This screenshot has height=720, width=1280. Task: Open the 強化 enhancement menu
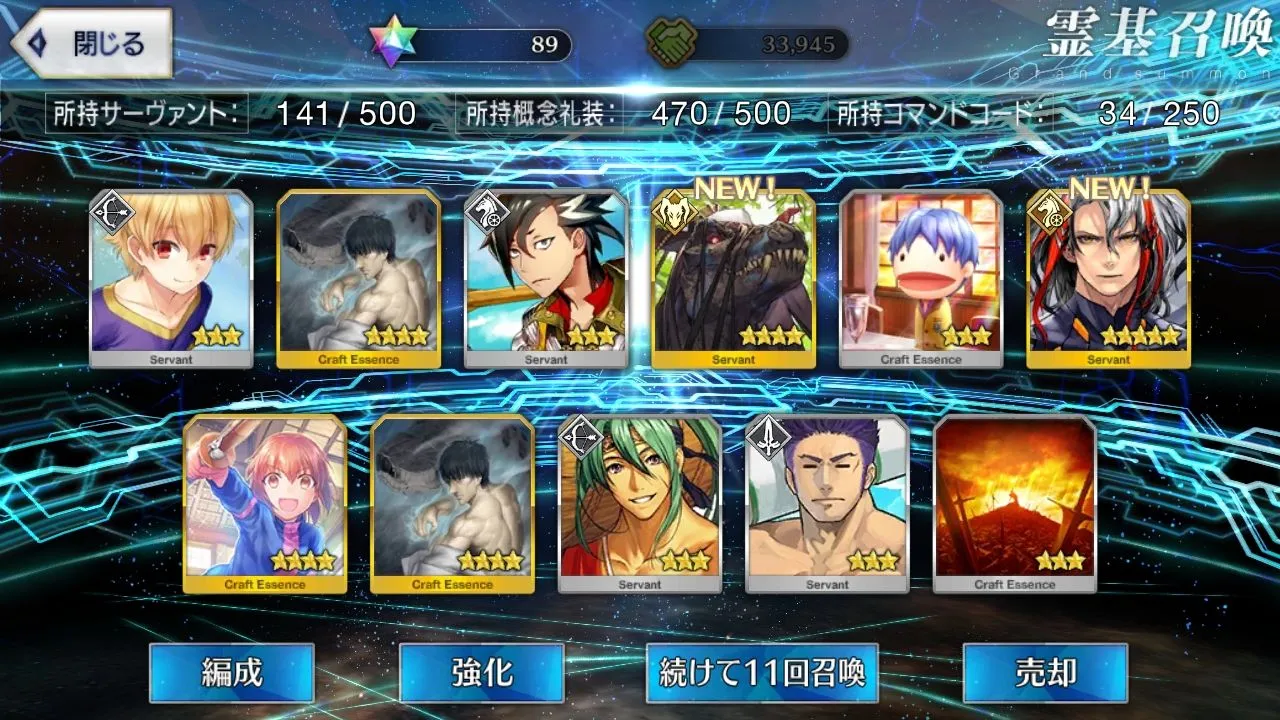point(481,672)
